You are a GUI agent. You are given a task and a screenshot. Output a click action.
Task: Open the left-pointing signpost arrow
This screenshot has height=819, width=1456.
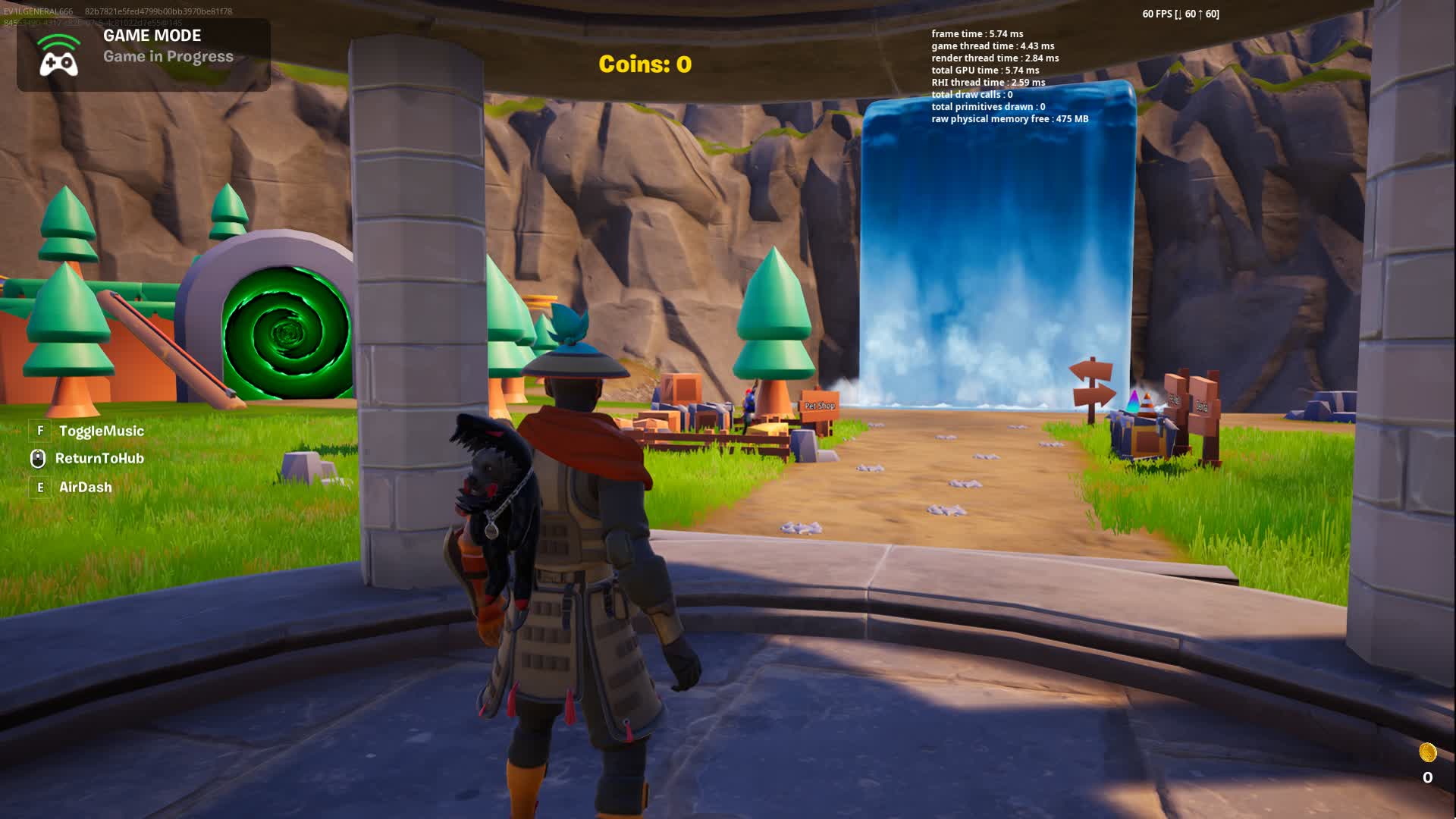(1090, 370)
